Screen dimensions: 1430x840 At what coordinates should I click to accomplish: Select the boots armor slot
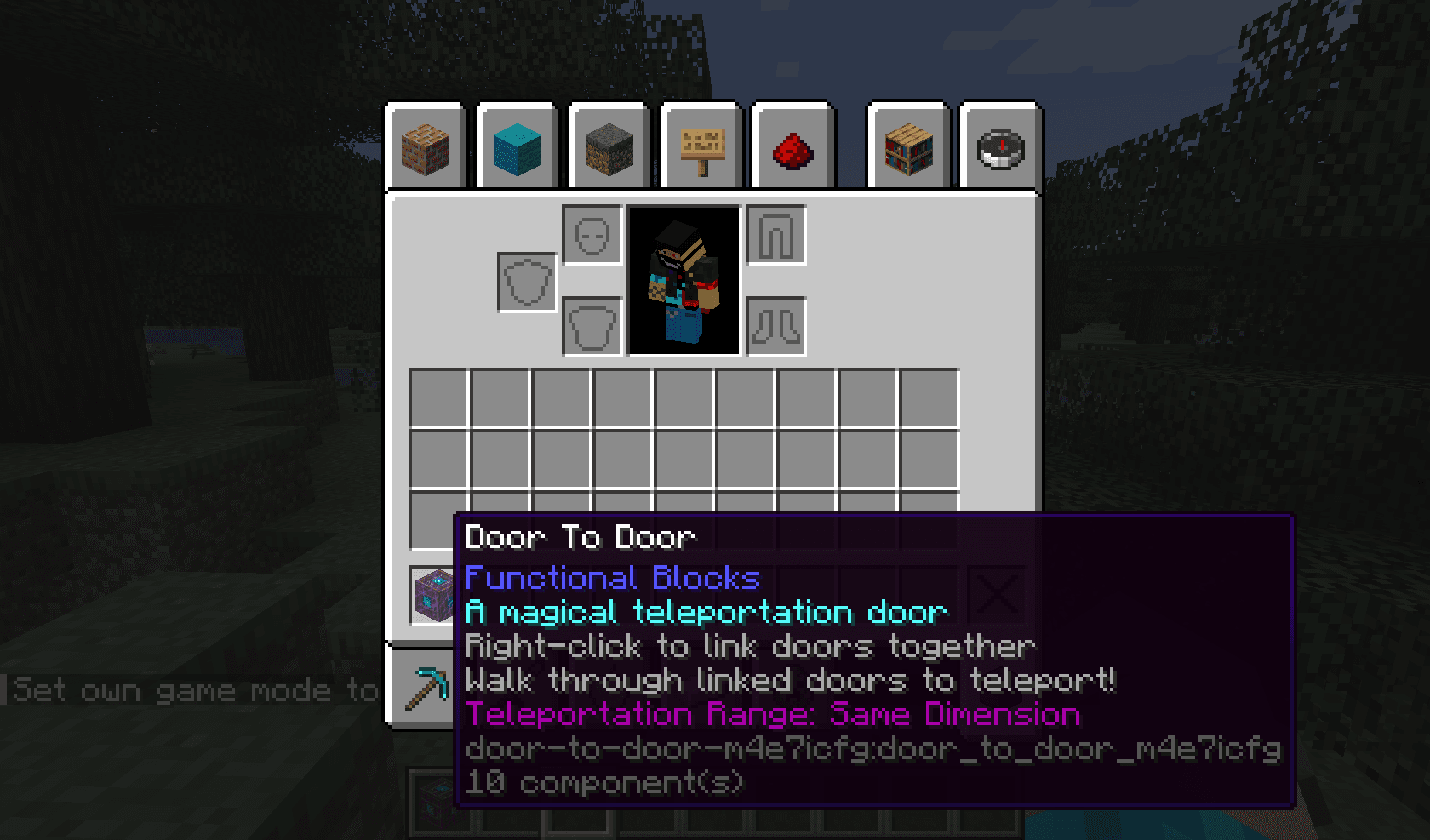[775, 328]
